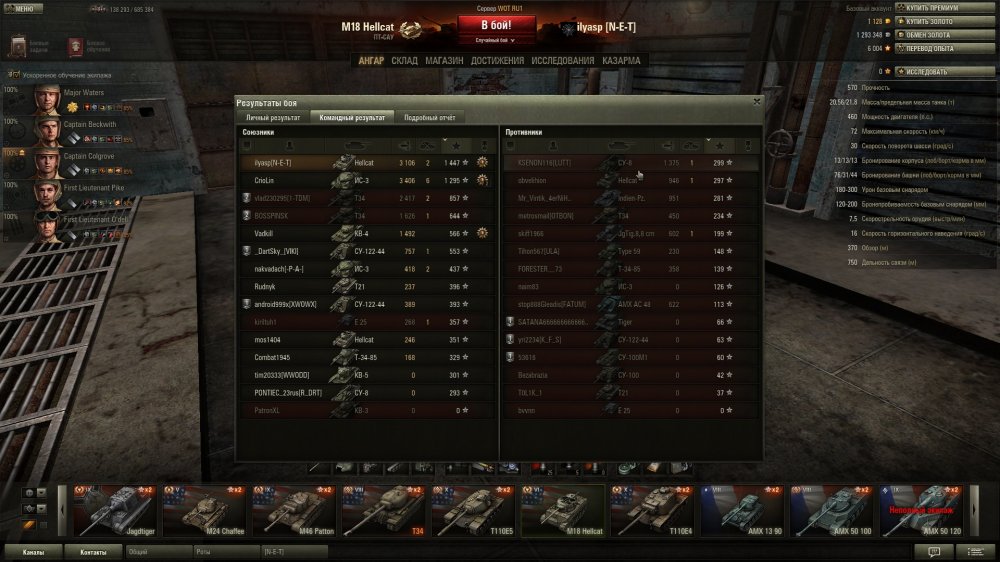The width and height of the screenshot is (1000, 562).
Task: Switch to the КАЗАРМА tab
Action: point(621,61)
